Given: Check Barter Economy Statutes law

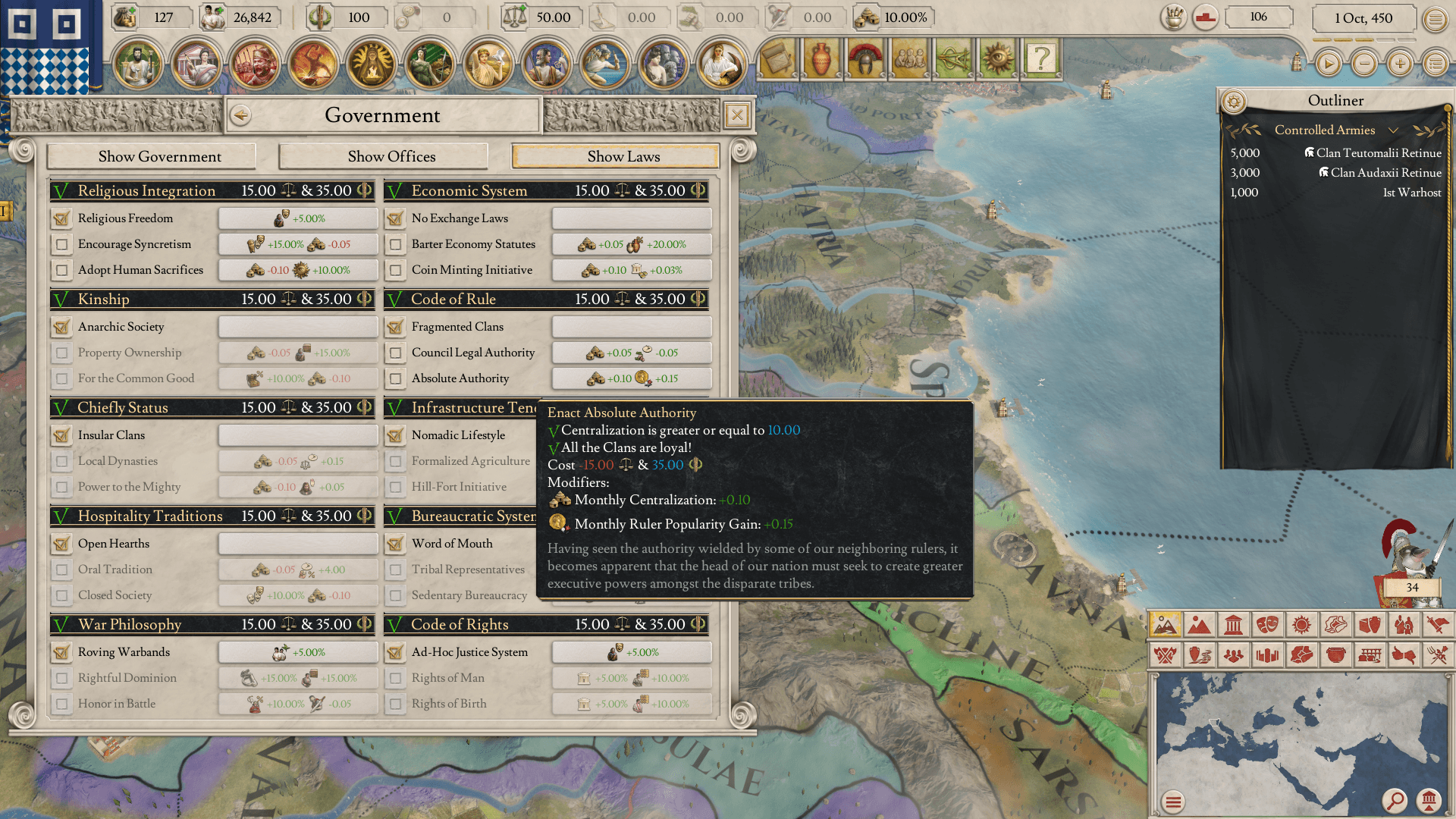Looking at the screenshot, I should [396, 245].
